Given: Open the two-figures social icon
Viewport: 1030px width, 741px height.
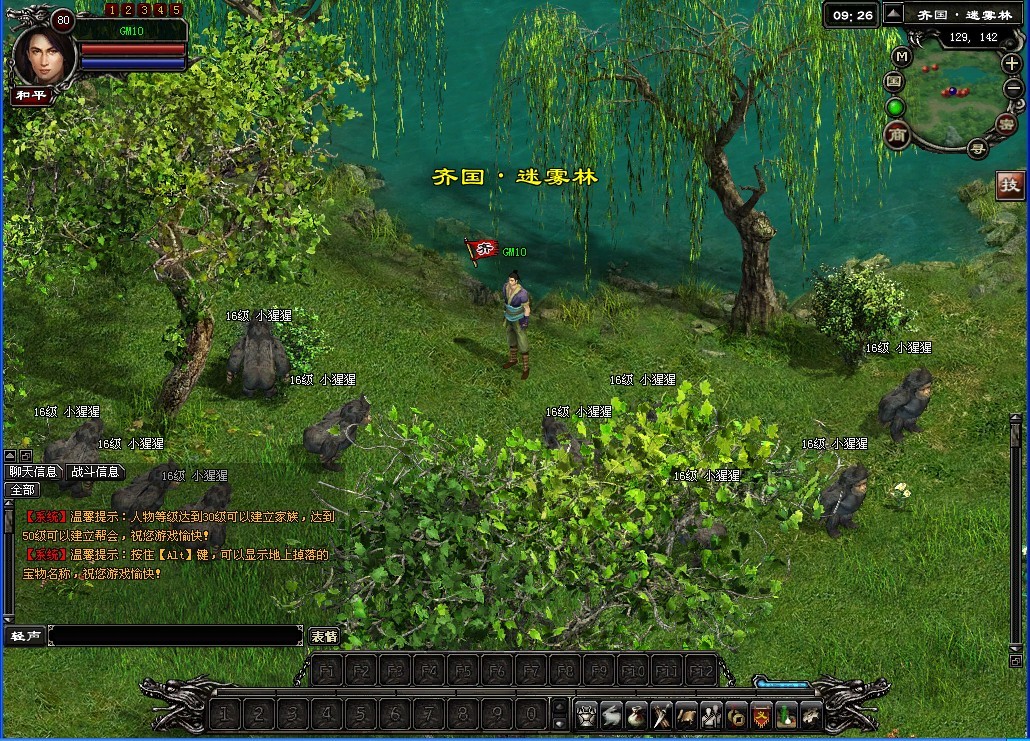Looking at the screenshot, I should (x=711, y=714).
